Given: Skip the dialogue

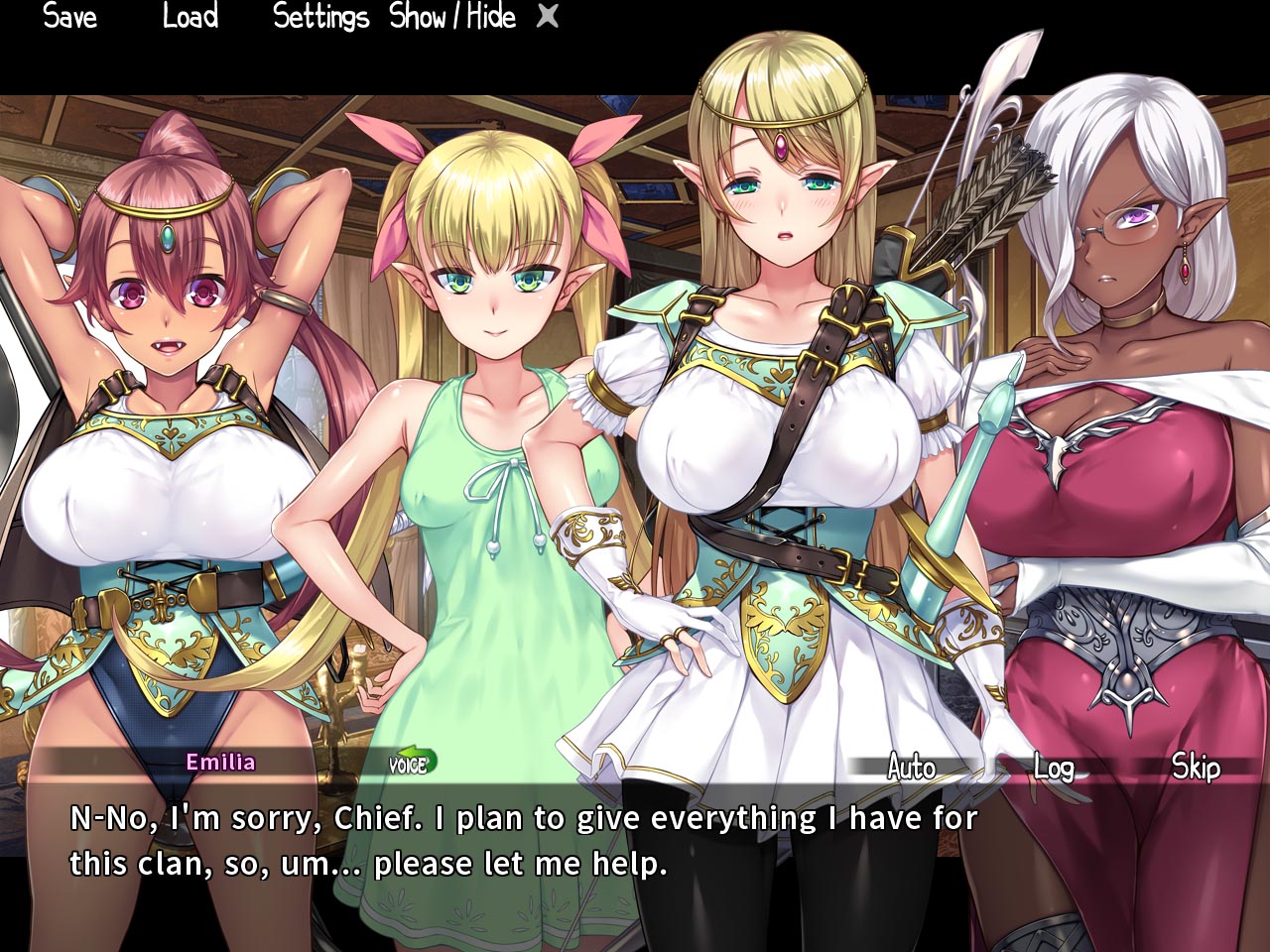Looking at the screenshot, I should click(x=1195, y=767).
